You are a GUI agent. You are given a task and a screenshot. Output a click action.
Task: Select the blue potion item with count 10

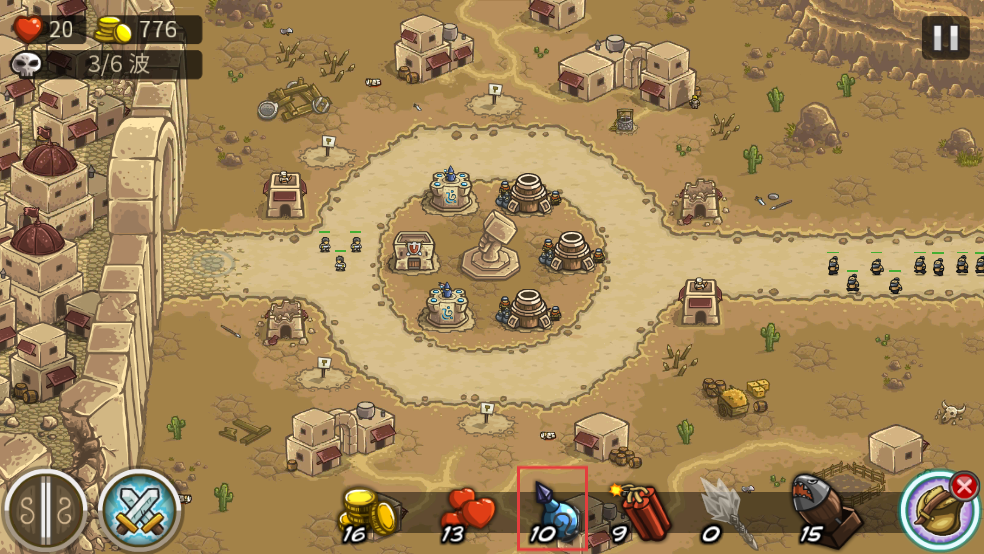[x=552, y=508]
